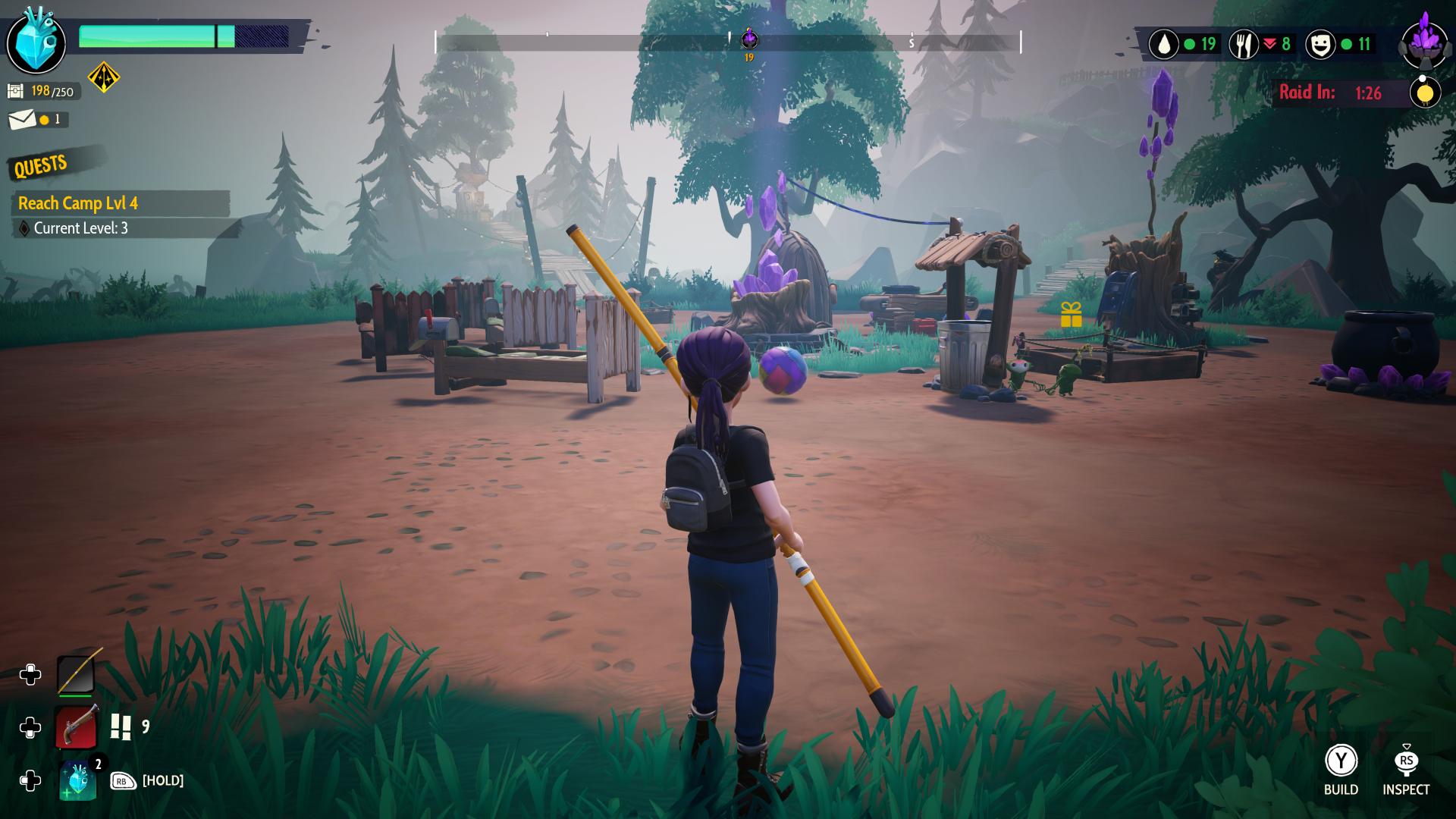Select the yellow diamond status icon
The width and height of the screenshot is (1456, 819).
click(104, 77)
